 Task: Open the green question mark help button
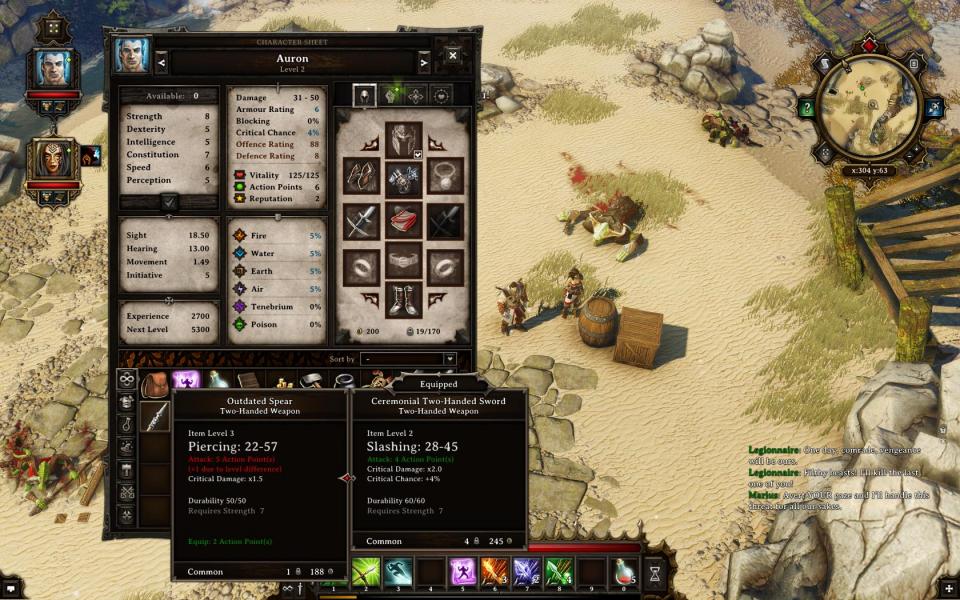tap(806, 107)
